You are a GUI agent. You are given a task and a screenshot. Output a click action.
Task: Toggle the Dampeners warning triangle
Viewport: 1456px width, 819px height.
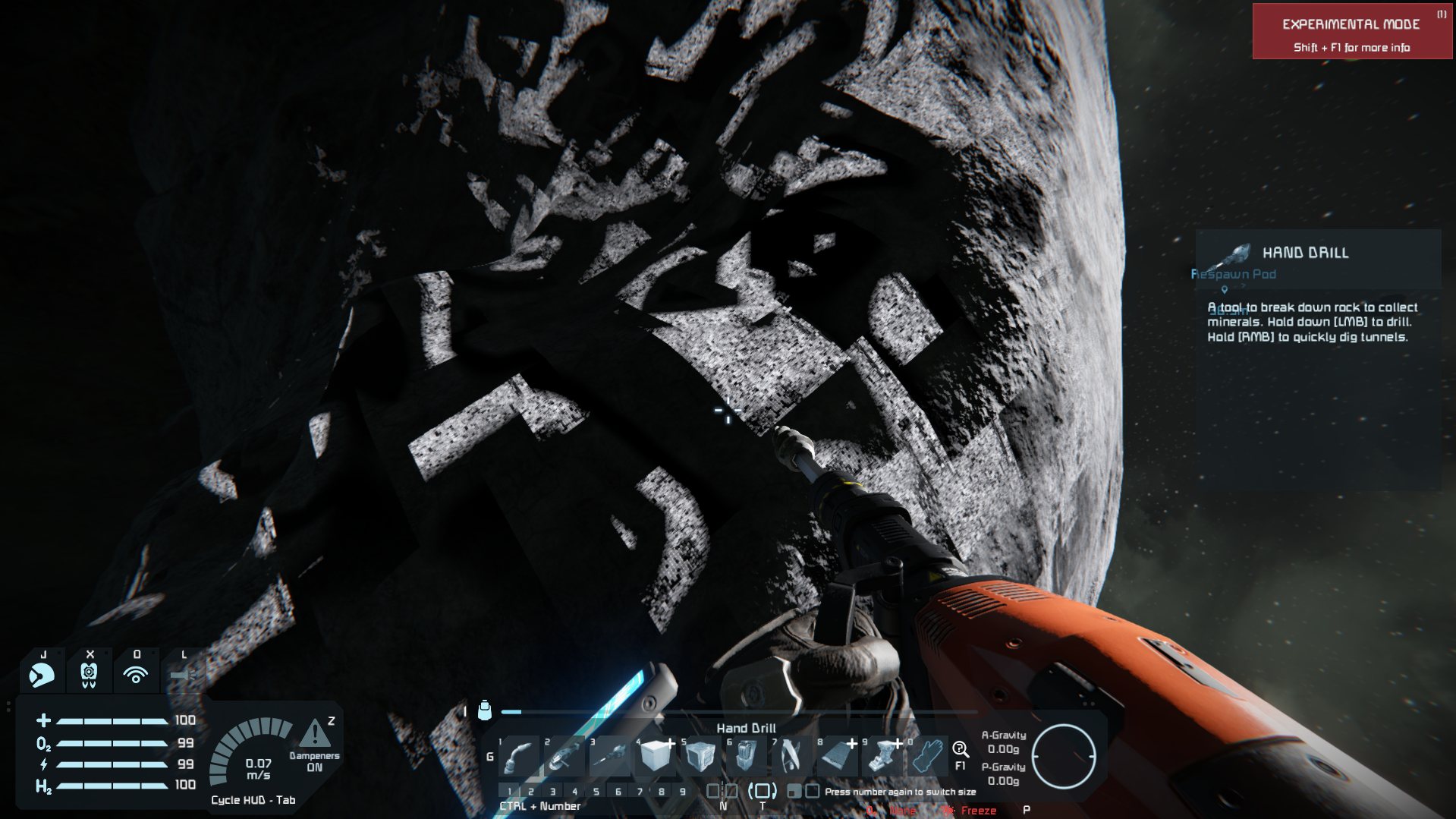click(x=315, y=734)
